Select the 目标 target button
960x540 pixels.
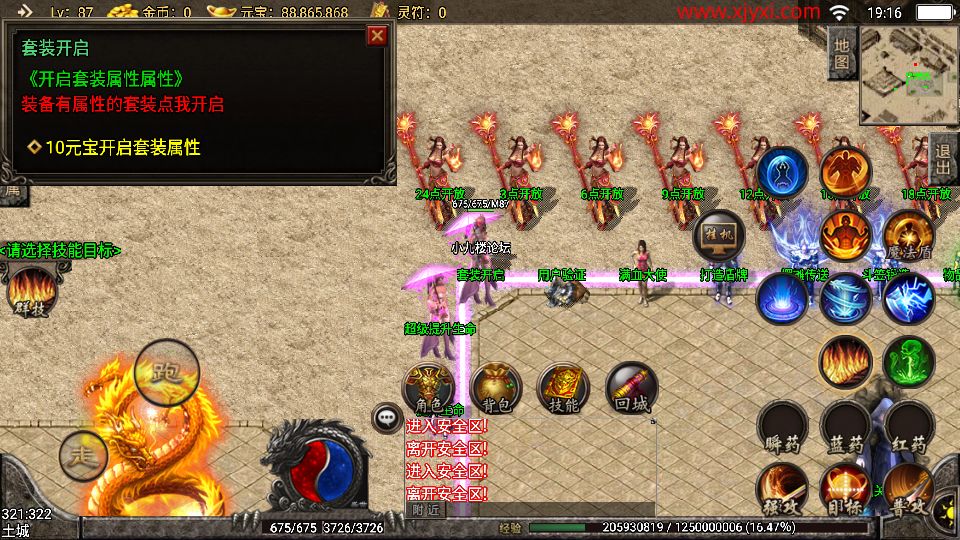pos(846,488)
